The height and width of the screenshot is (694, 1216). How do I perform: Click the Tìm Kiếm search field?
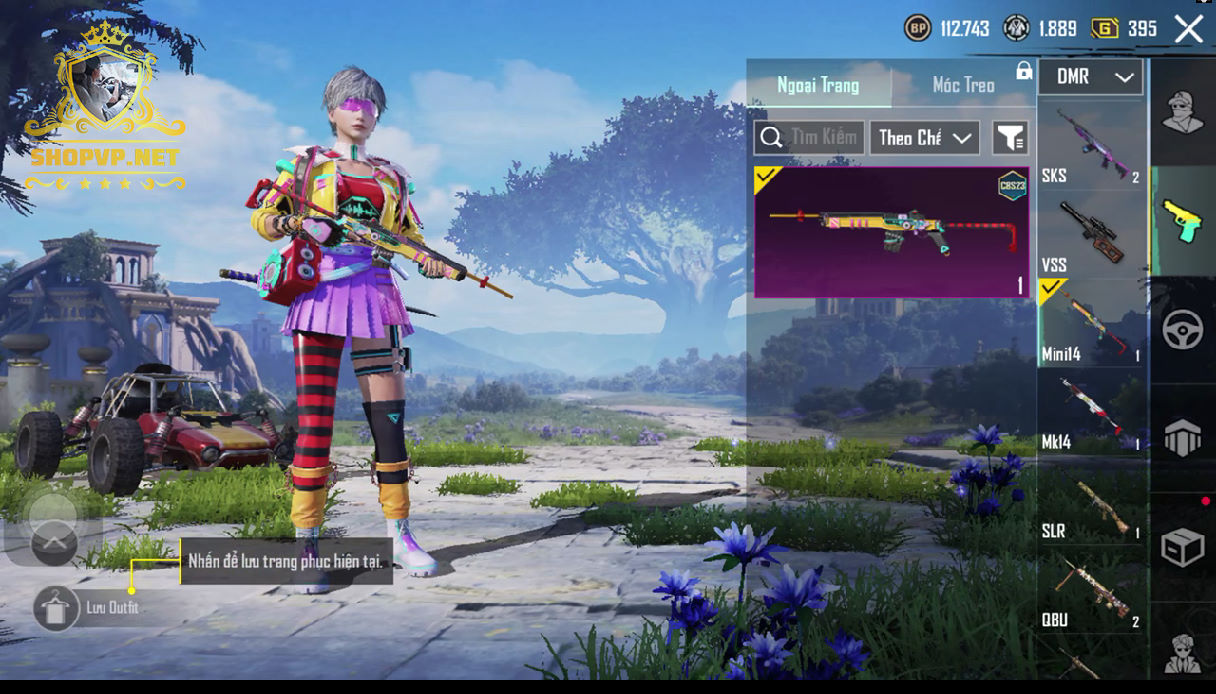click(x=810, y=137)
